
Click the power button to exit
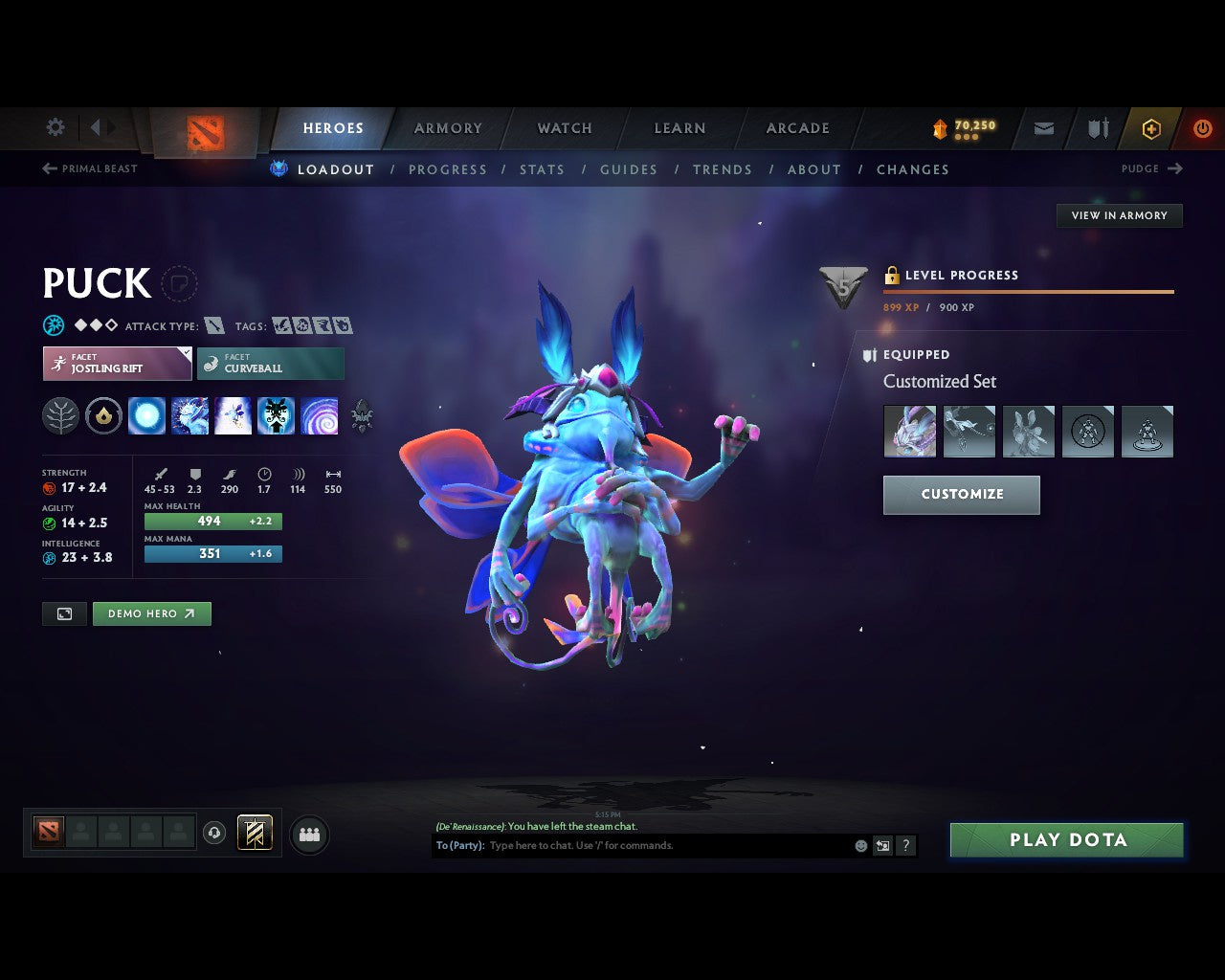tap(1202, 127)
